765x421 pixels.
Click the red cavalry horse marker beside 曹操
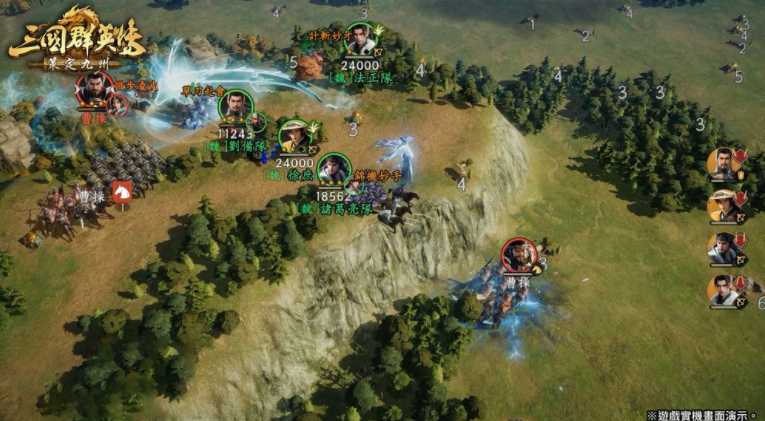pos(122,192)
